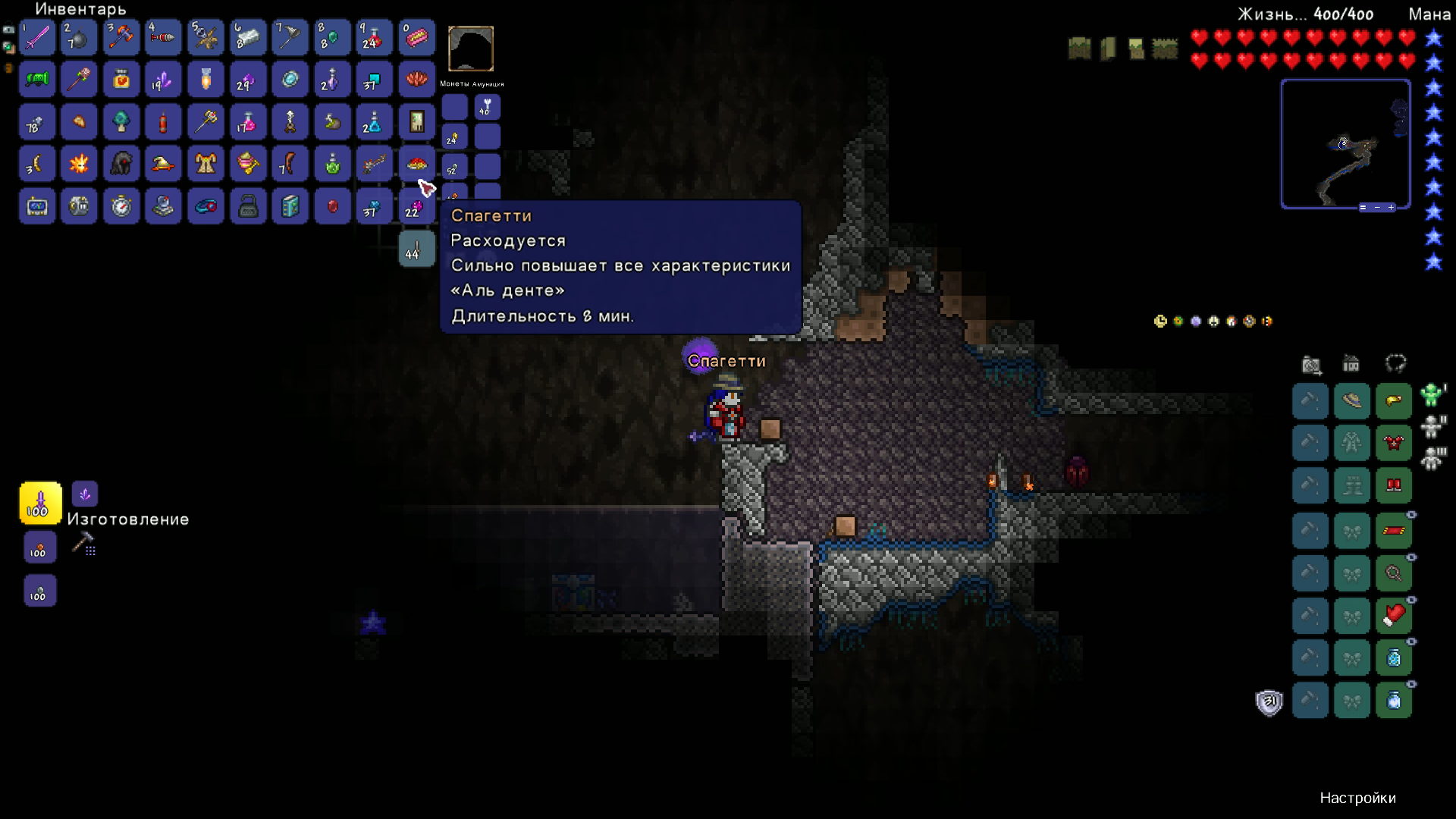Pick the magic mirror in inventory
The image size is (1456, 819).
click(x=290, y=80)
